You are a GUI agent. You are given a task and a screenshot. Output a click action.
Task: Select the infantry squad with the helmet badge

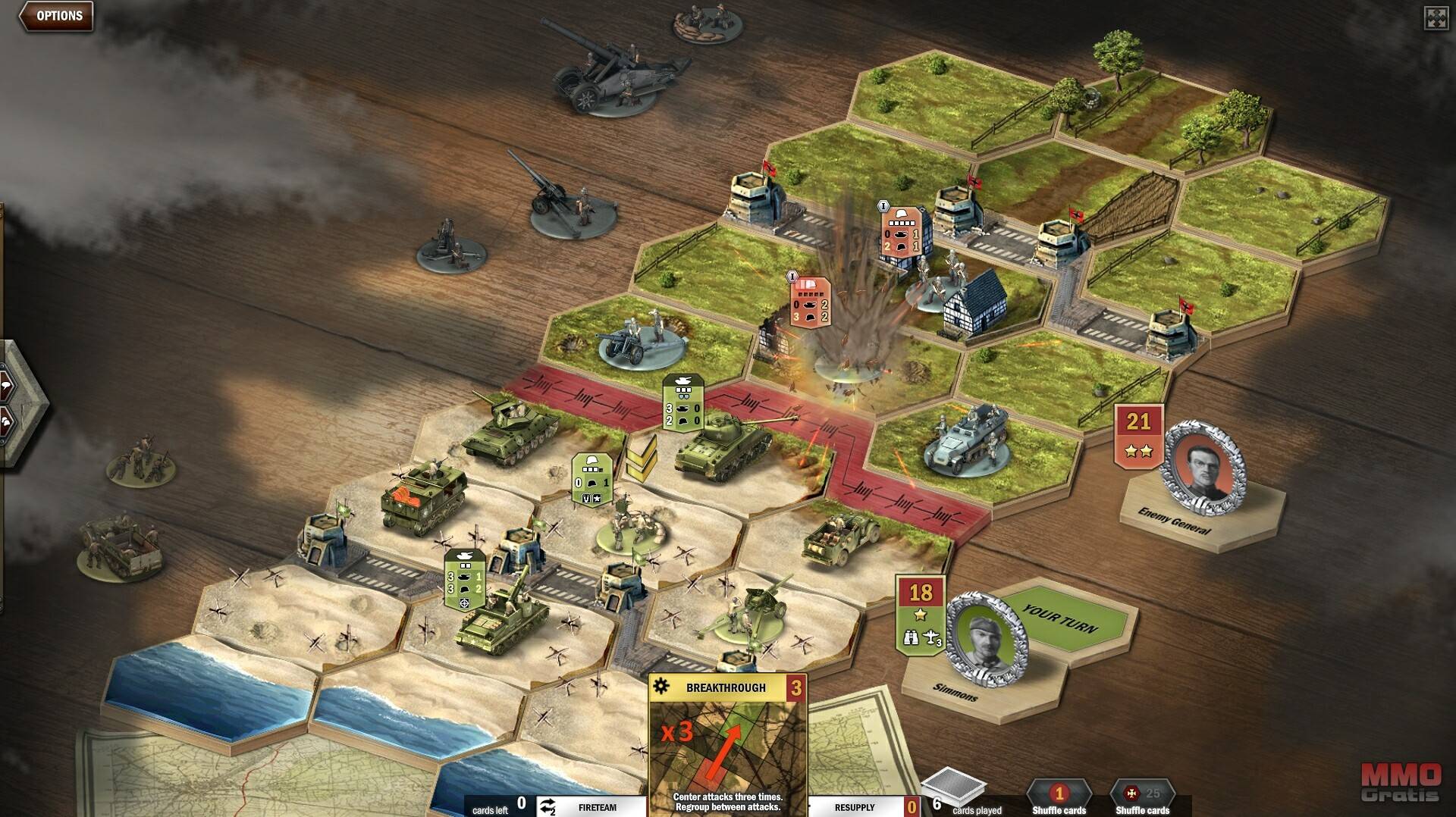[x=626, y=524]
